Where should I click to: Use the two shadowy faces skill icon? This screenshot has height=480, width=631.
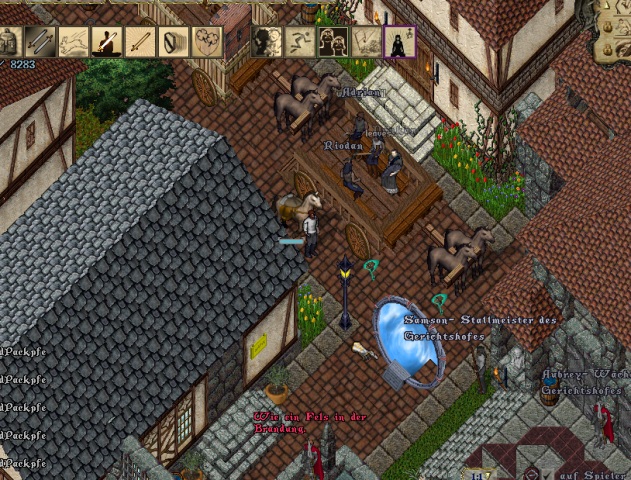pos(268,41)
